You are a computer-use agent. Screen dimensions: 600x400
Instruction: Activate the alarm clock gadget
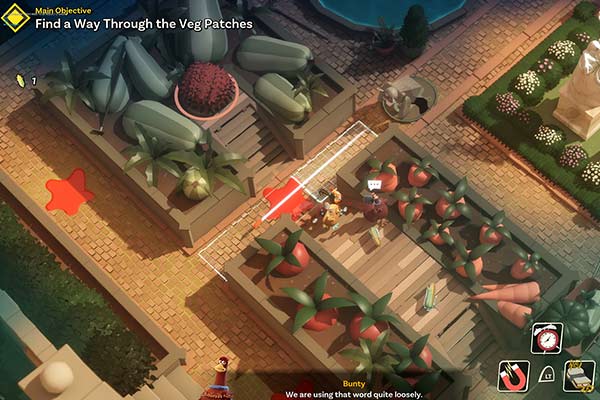pyautogui.click(x=547, y=339)
